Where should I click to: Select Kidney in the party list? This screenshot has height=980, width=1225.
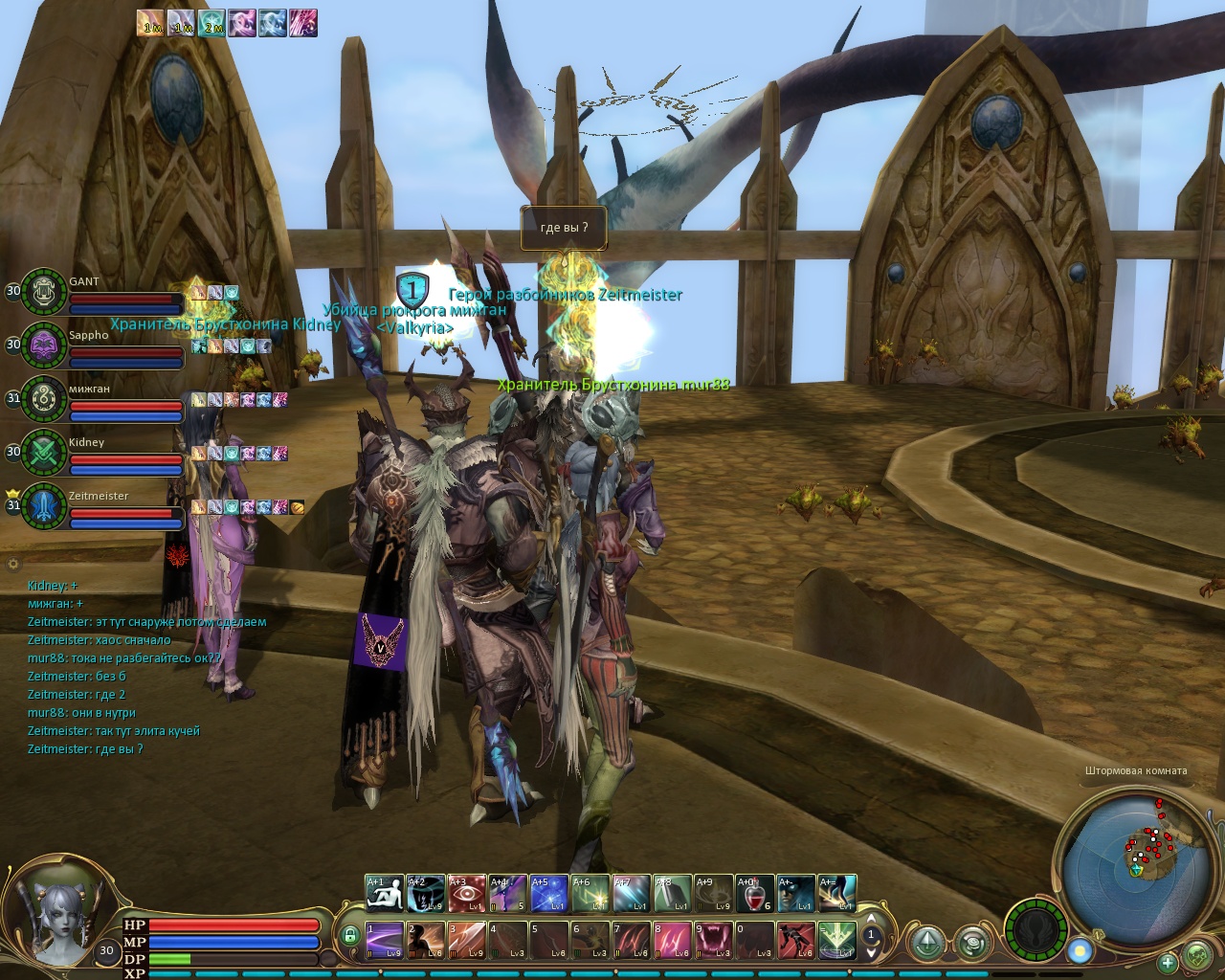click(x=44, y=453)
